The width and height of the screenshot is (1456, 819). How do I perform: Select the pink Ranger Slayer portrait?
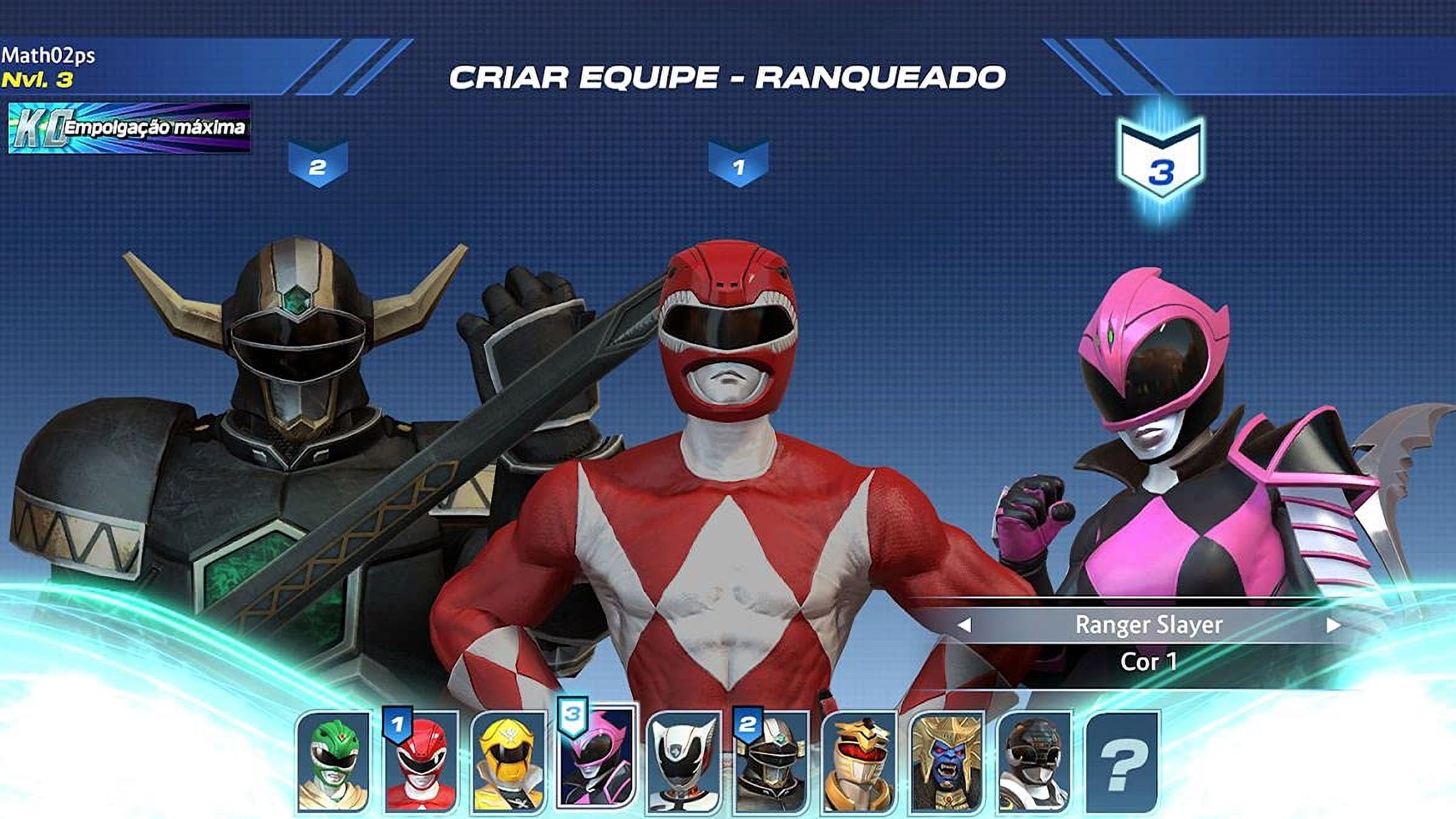click(x=596, y=758)
